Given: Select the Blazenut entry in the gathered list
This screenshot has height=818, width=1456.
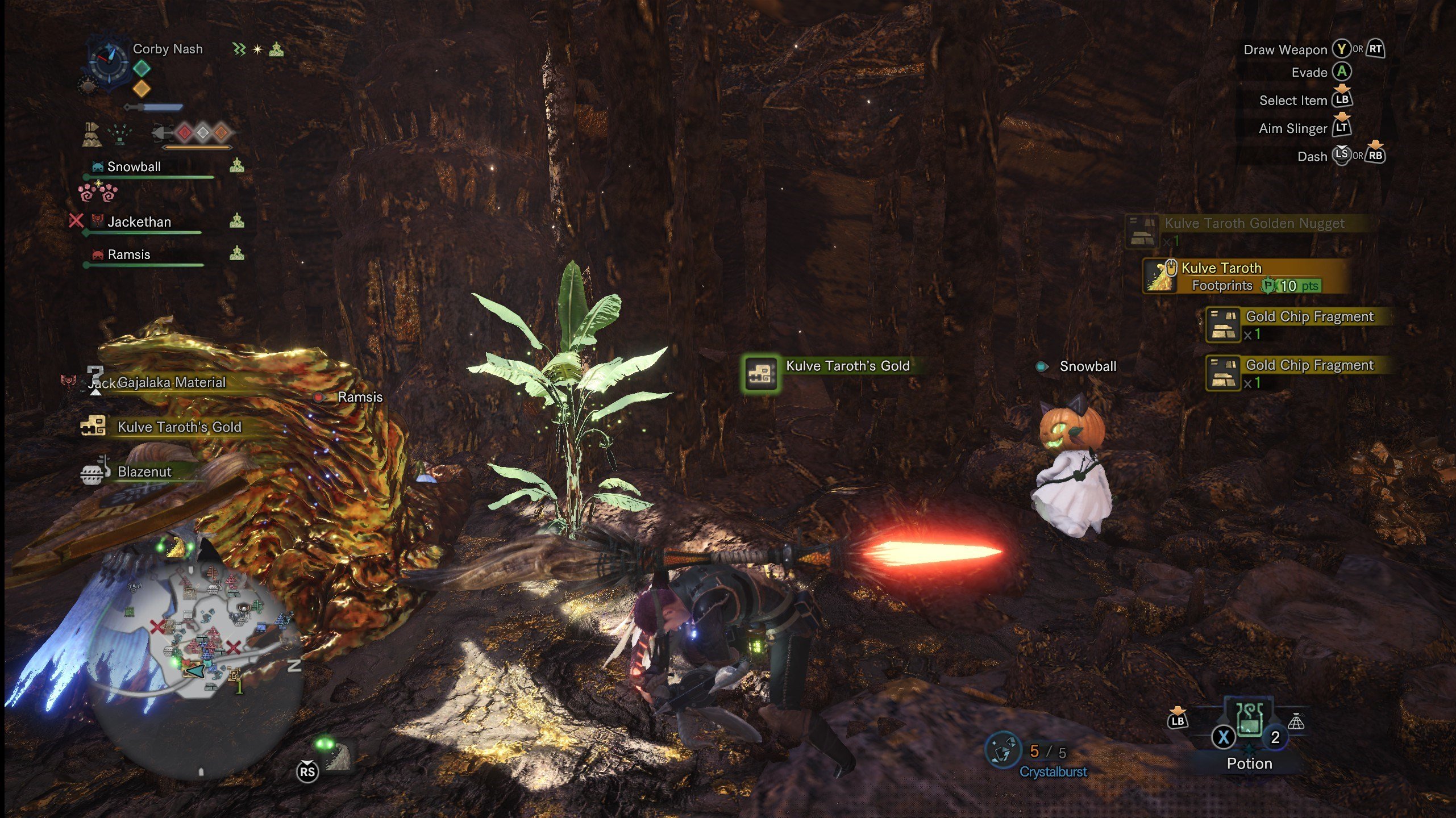Looking at the screenshot, I should tap(144, 472).
